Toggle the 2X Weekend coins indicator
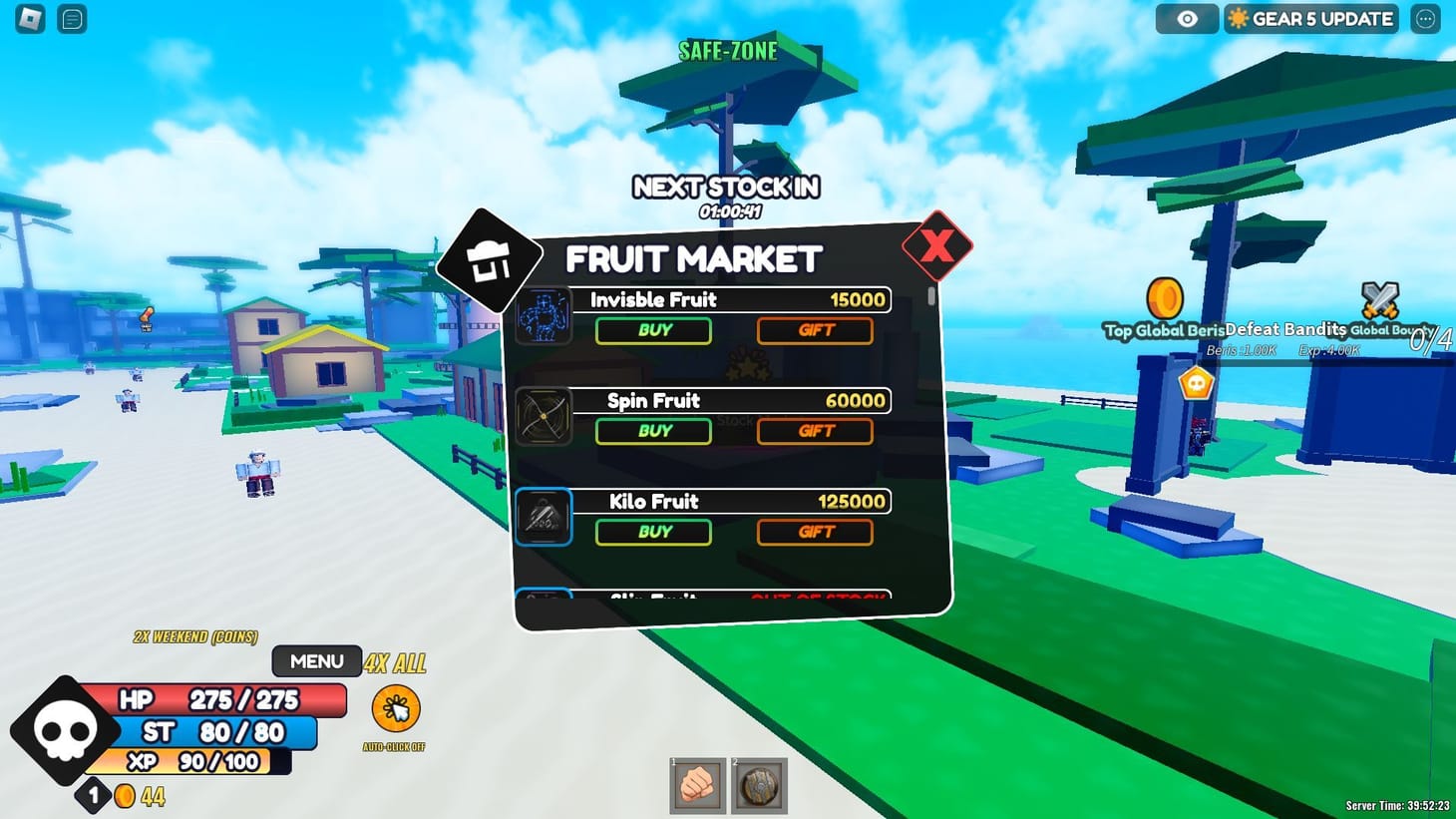Screen dimensions: 1456x819 pos(196,637)
